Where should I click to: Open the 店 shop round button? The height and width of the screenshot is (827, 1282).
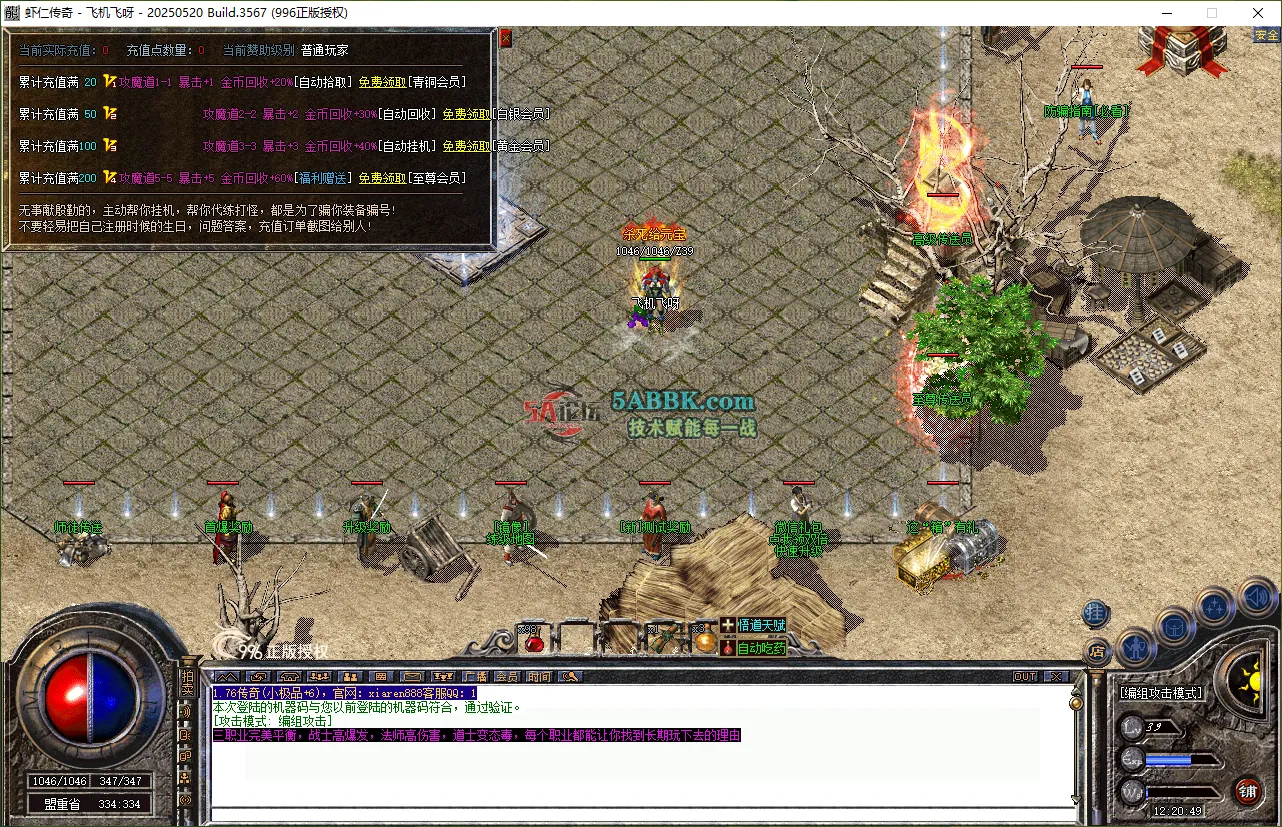[x=1096, y=651]
